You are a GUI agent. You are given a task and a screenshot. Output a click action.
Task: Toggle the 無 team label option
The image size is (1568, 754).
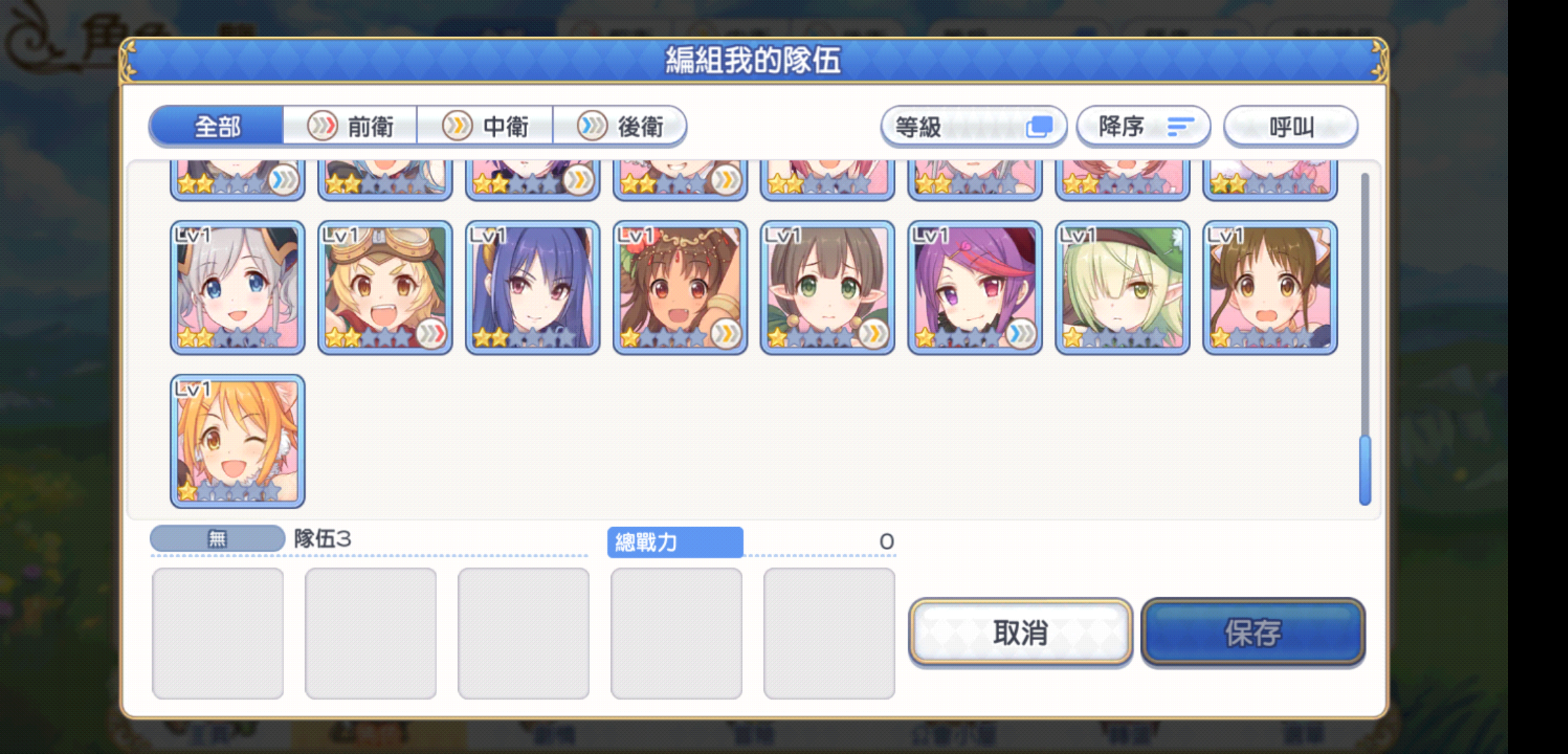(x=217, y=538)
